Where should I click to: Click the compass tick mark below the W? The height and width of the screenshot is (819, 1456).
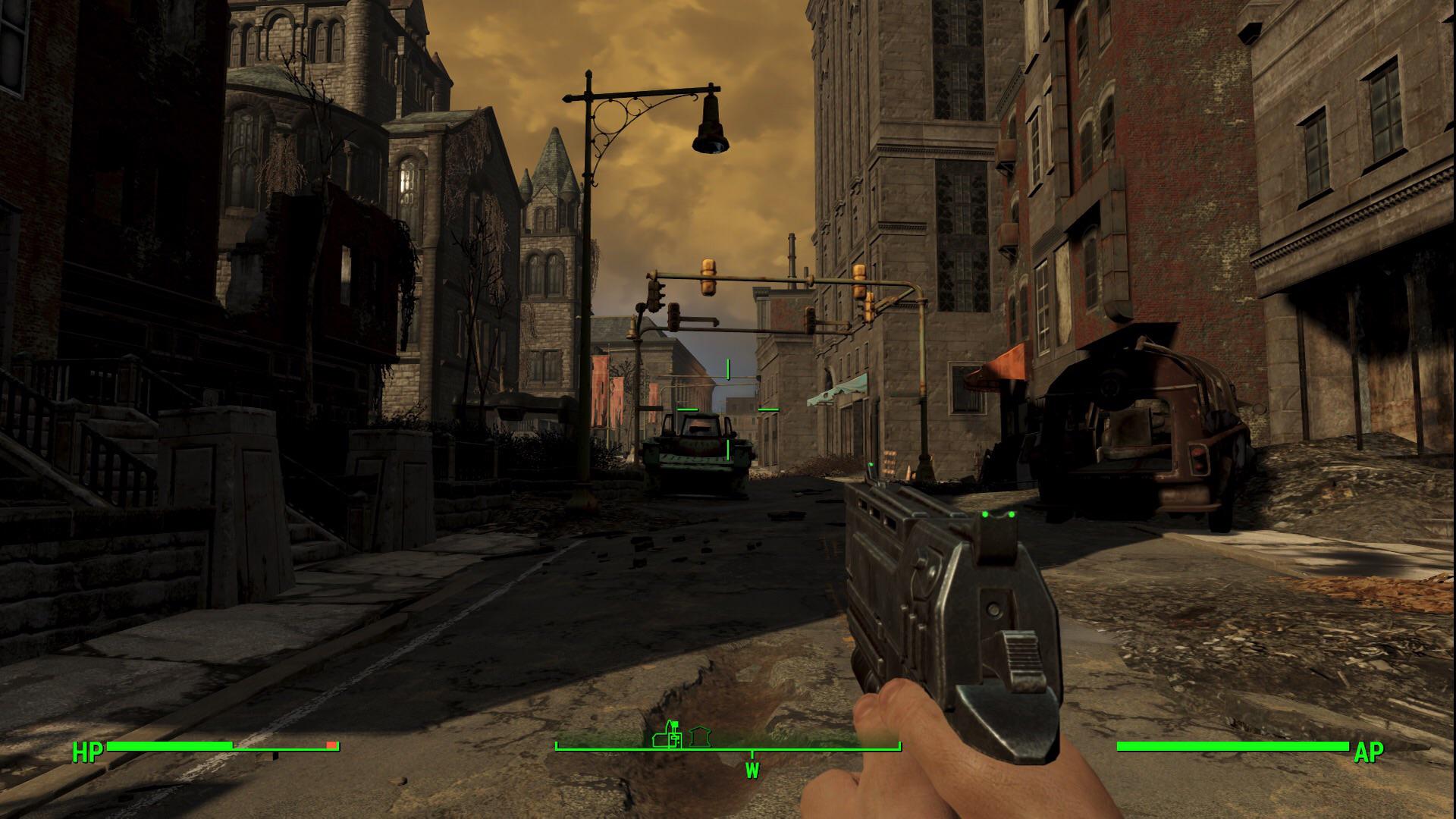tap(752, 754)
